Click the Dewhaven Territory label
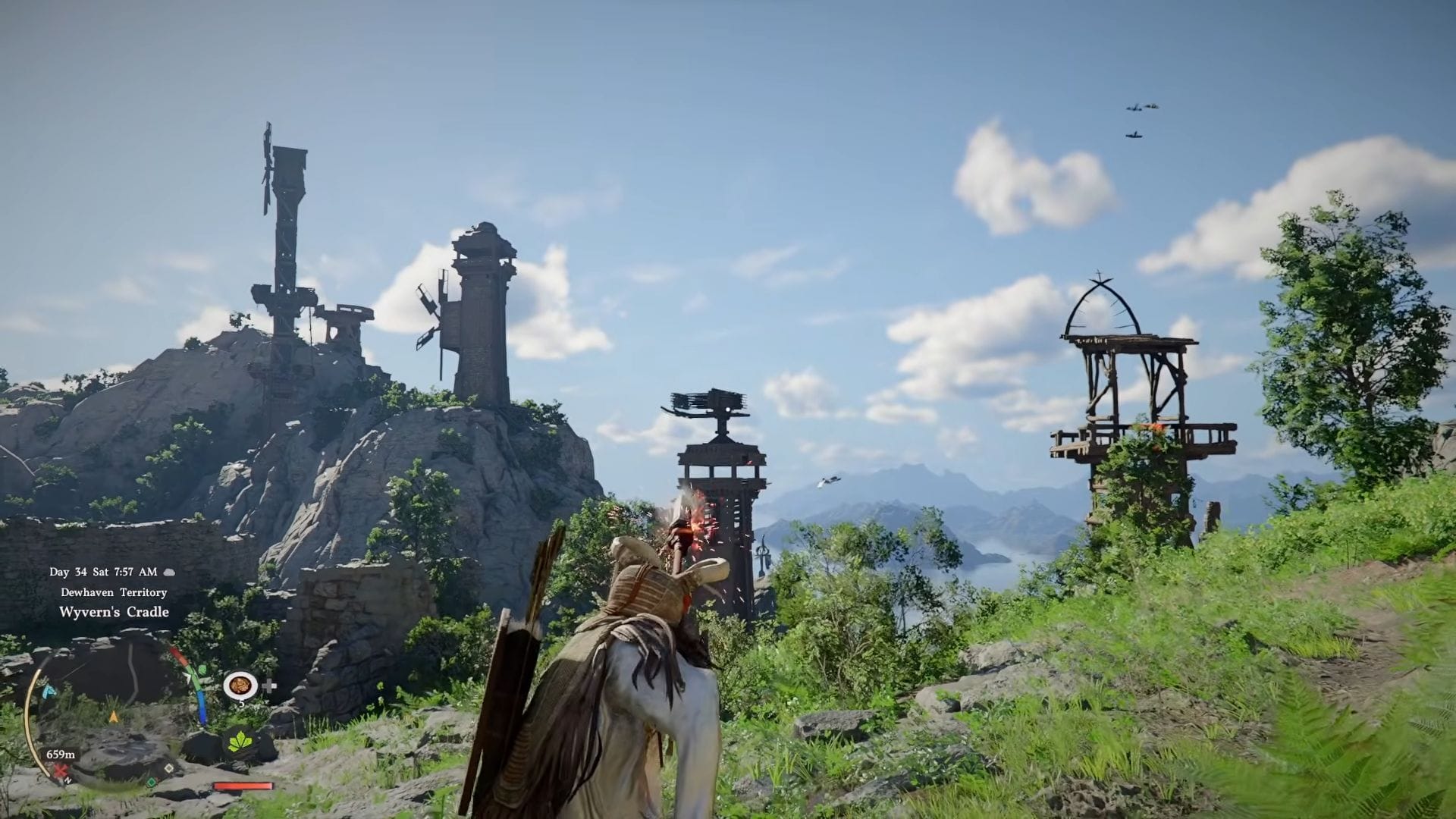Viewport: 1456px width, 819px height. pos(114,591)
